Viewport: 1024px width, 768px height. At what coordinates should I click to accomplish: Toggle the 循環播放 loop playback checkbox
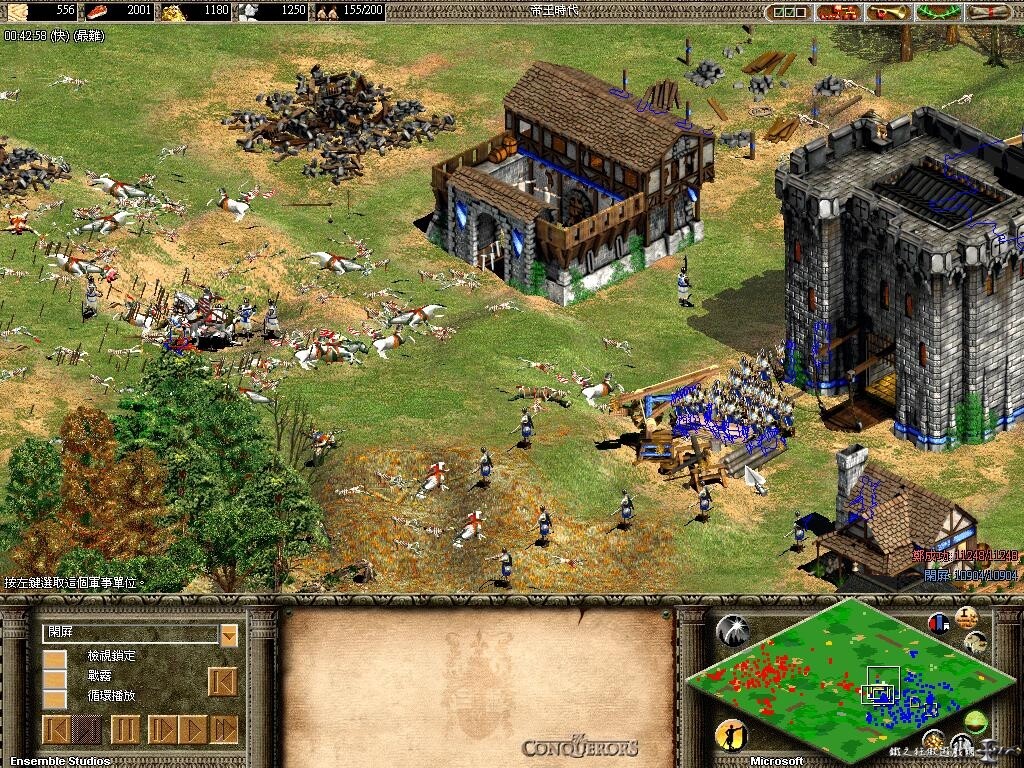(55, 699)
